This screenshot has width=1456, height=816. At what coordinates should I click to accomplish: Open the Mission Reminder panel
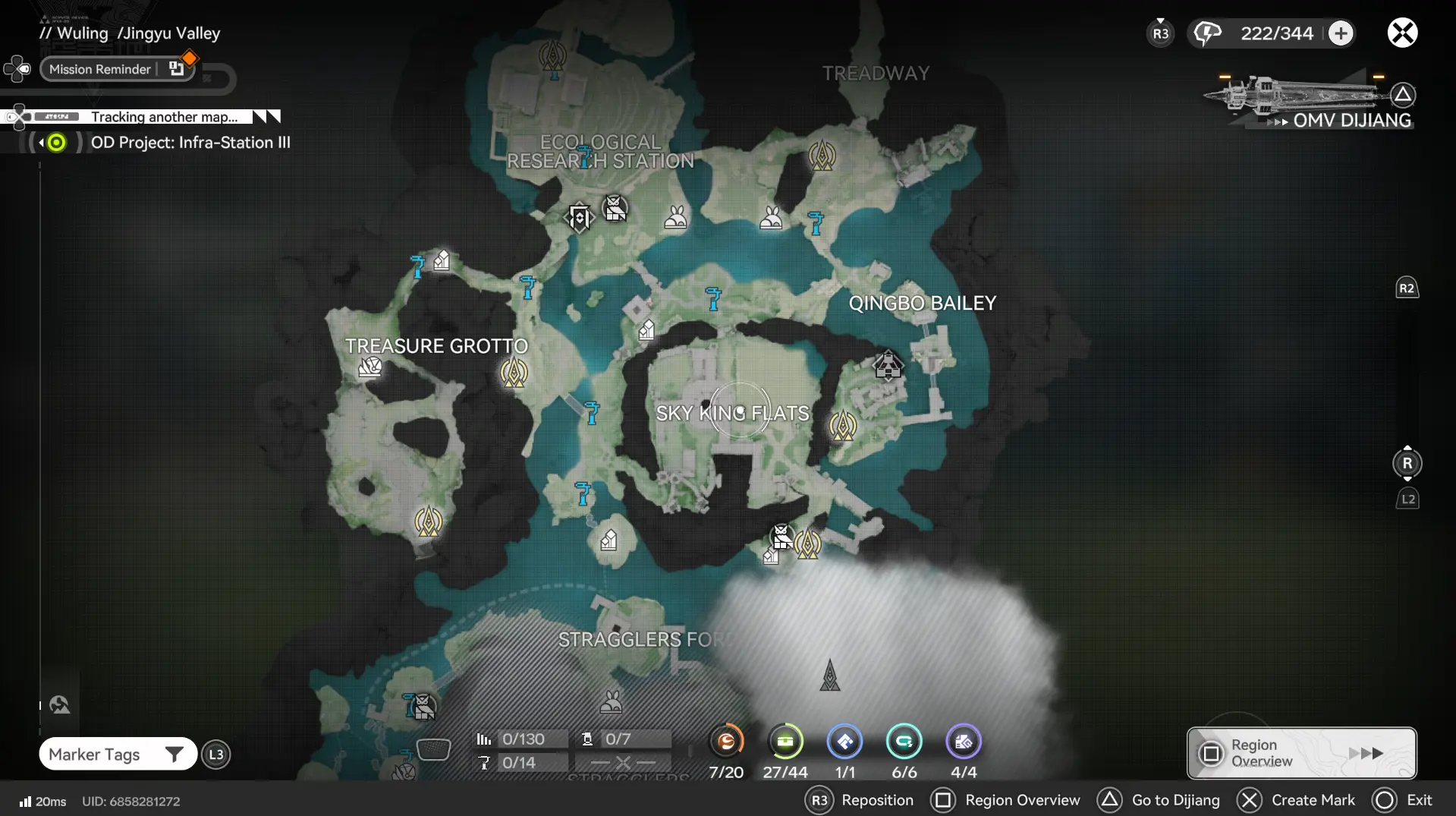pyautogui.click(x=100, y=69)
